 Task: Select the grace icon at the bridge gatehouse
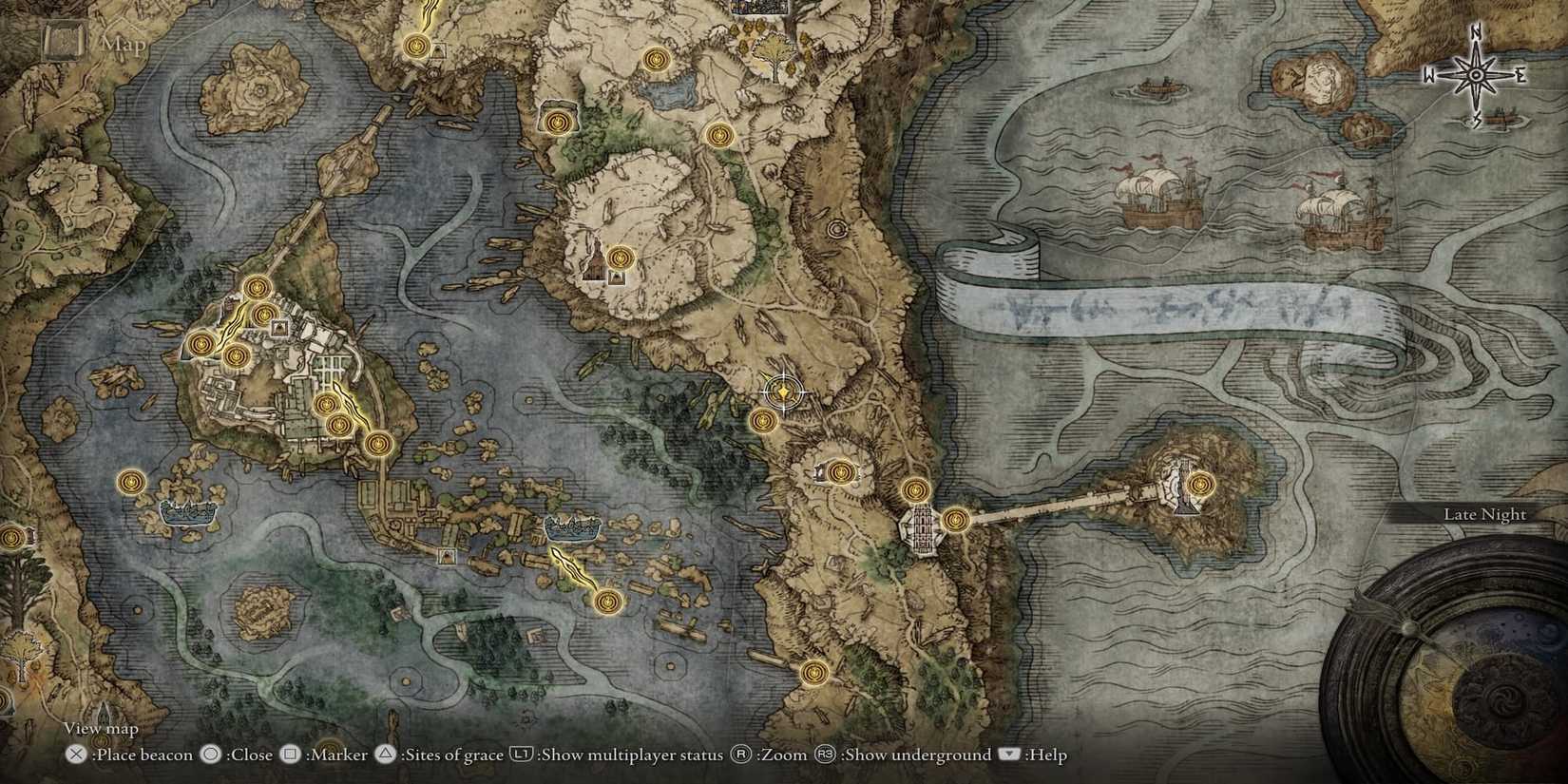pyautogui.click(x=957, y=519)
